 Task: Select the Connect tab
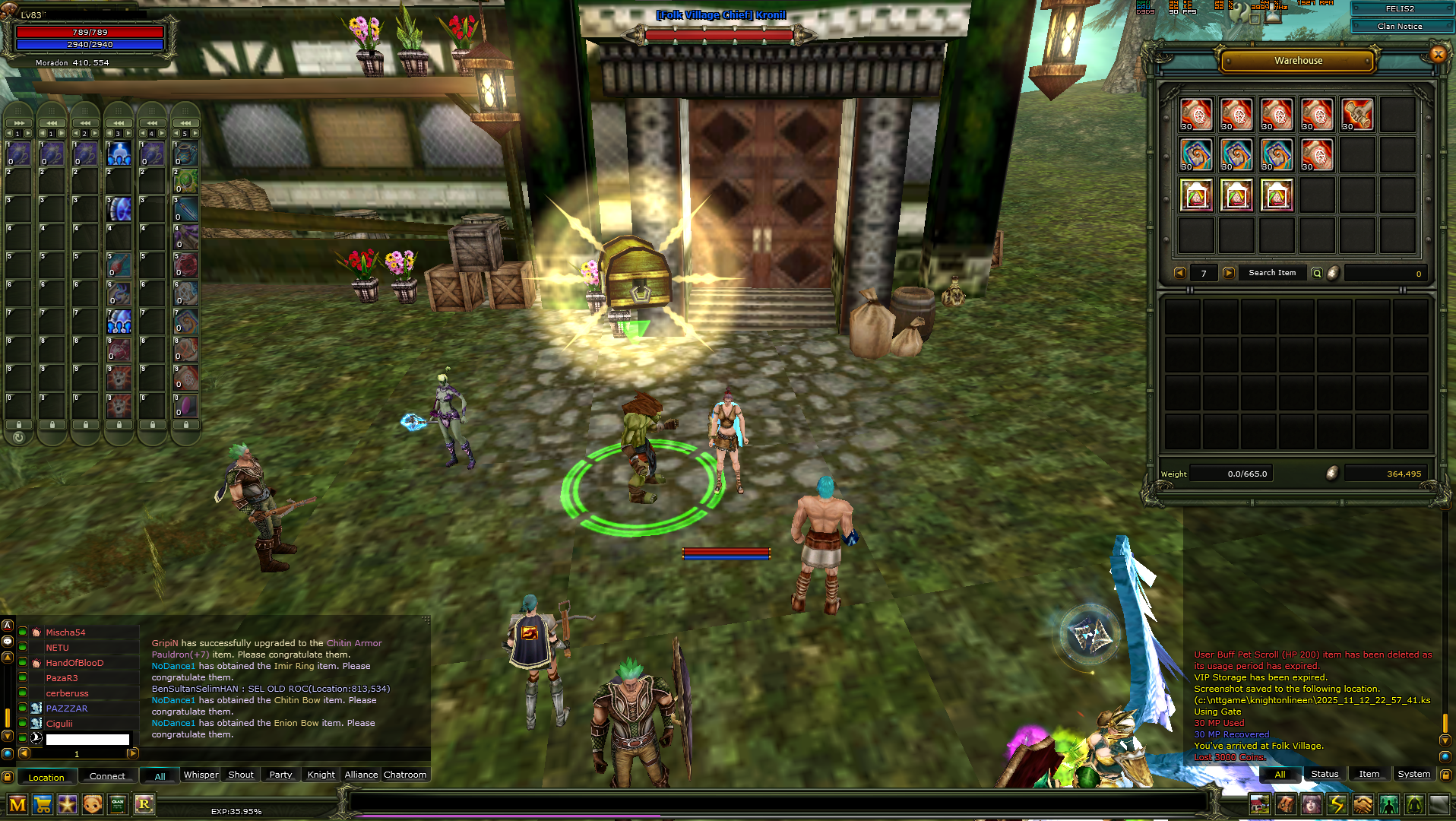pyautogui.click(x=107, y=776)
